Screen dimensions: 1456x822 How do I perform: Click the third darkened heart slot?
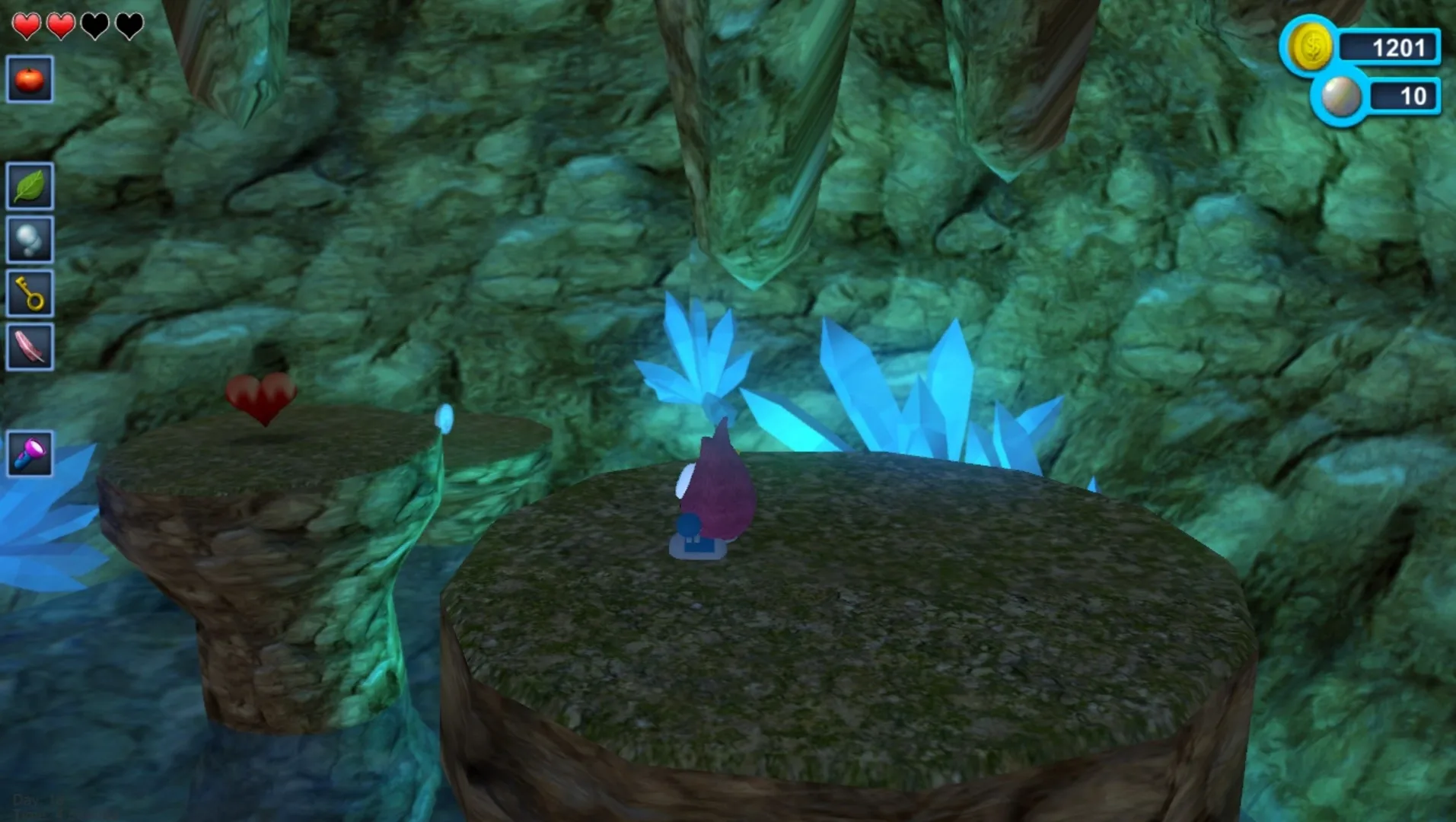click(x=93, y=25)
